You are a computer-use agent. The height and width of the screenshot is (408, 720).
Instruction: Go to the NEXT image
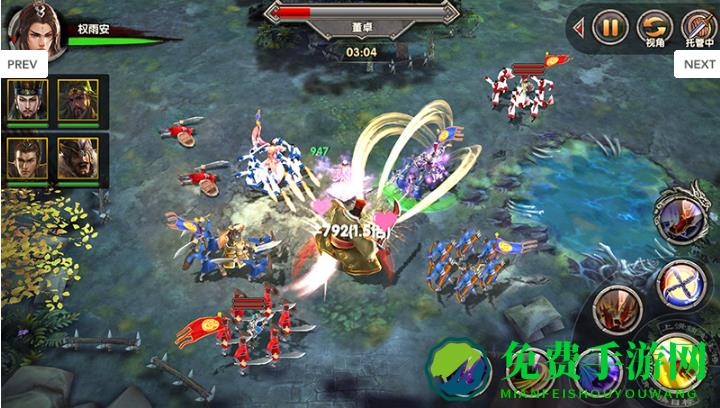click(x=698, y=63)
